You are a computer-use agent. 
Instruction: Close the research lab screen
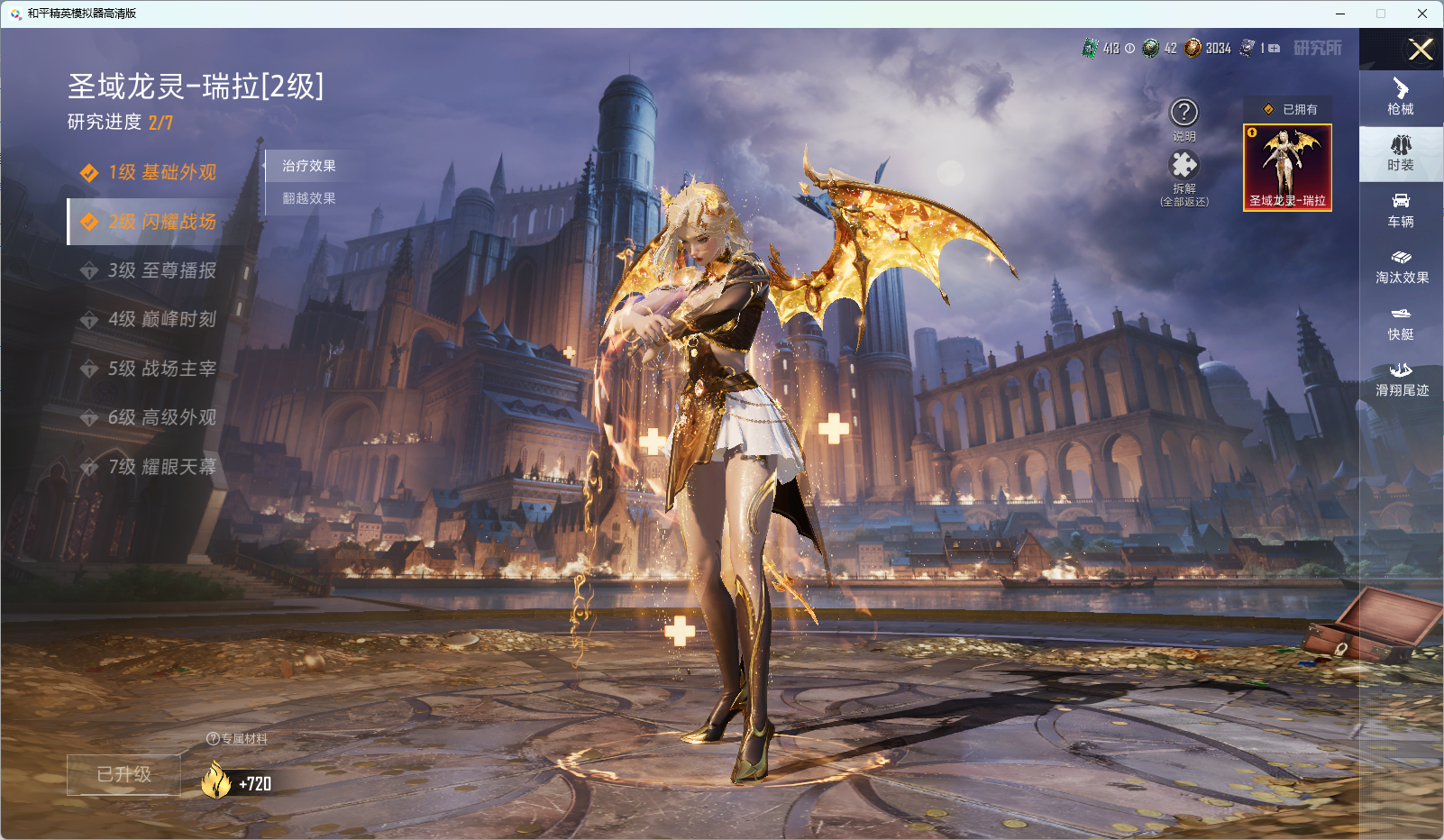tap(1421, 50)
